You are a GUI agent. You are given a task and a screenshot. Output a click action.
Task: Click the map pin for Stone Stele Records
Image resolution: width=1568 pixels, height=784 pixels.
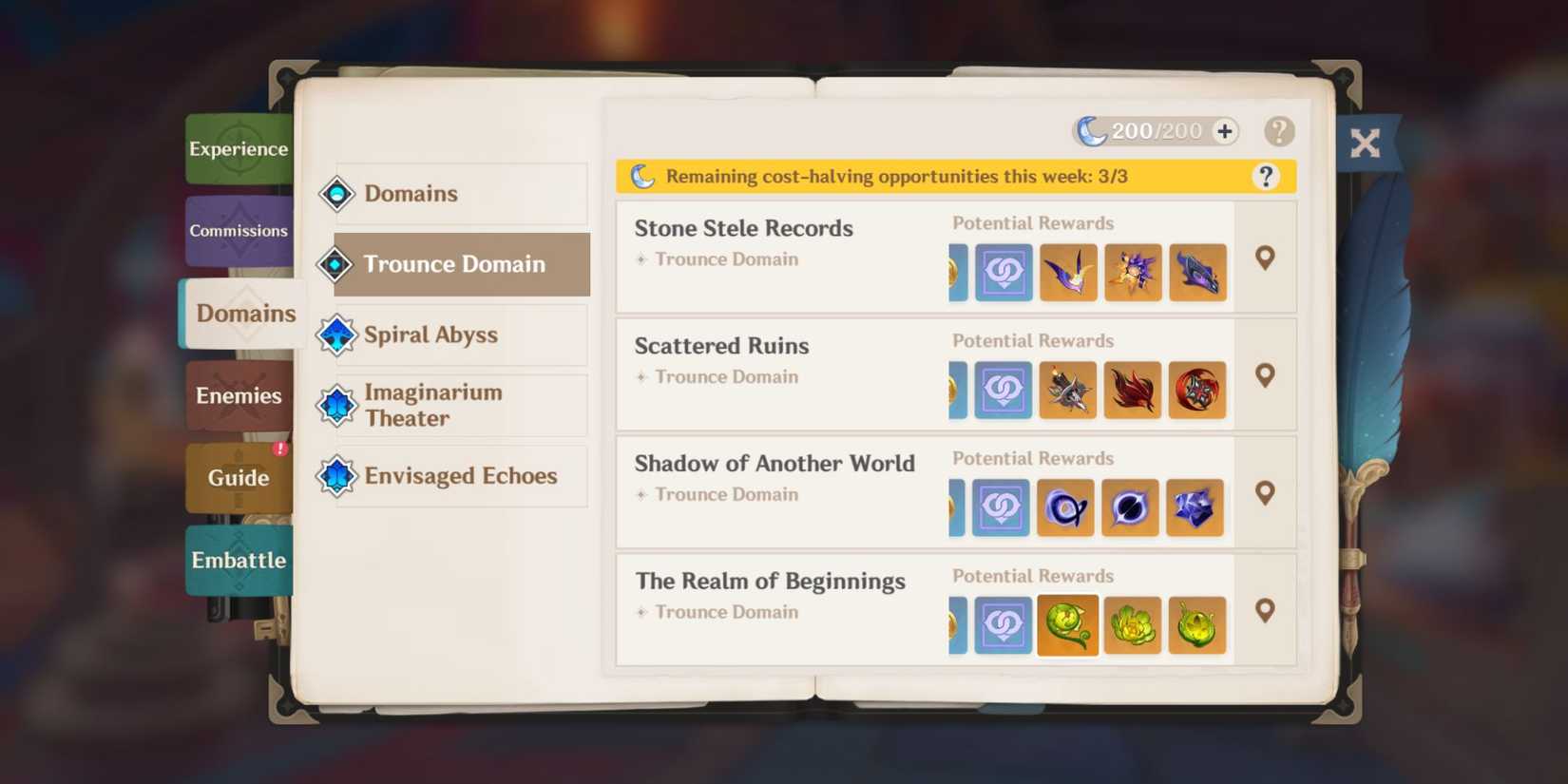pos(1265,257)
